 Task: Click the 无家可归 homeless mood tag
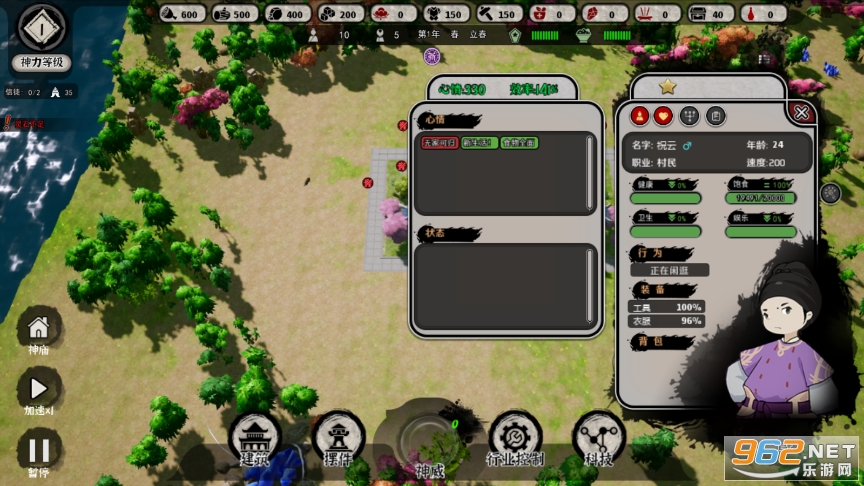pyautogui.click(x=438, y=143)
